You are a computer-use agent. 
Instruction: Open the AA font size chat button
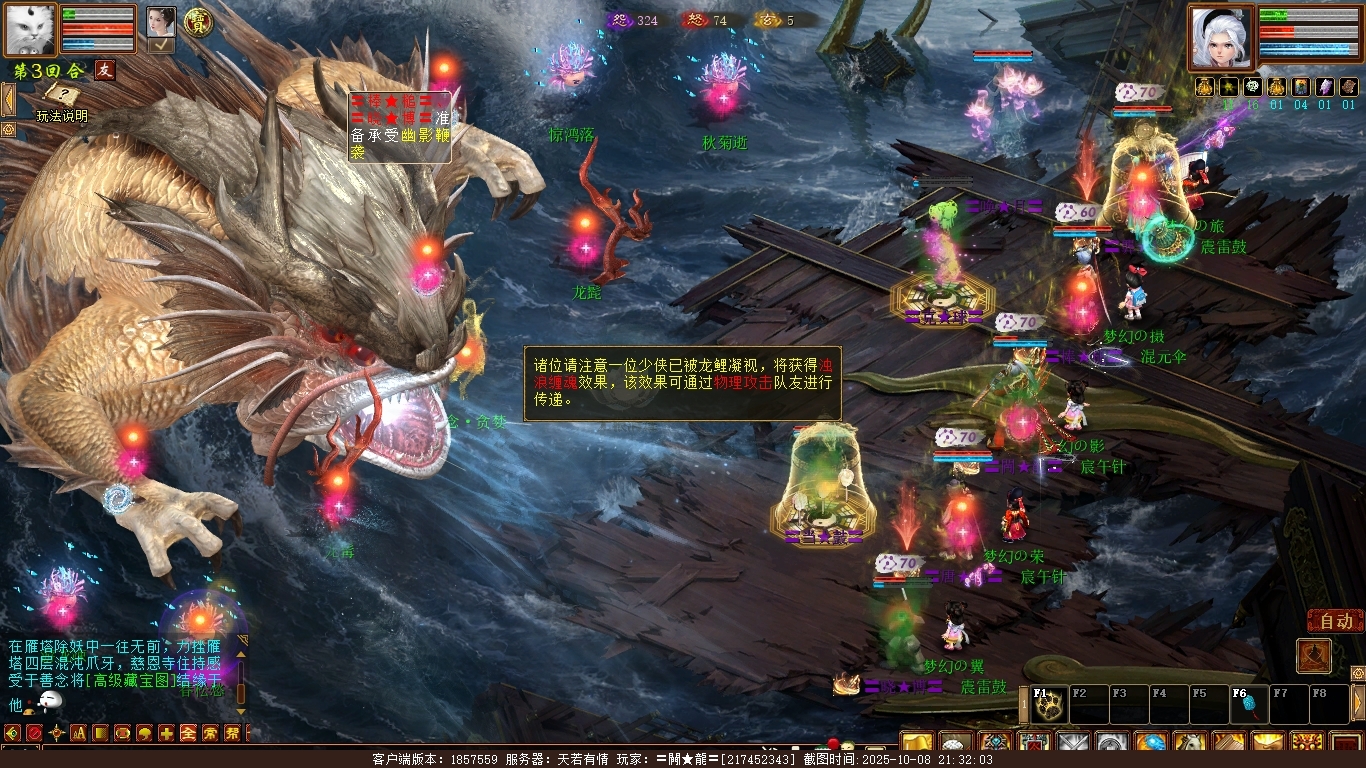[x=78, y=733]
